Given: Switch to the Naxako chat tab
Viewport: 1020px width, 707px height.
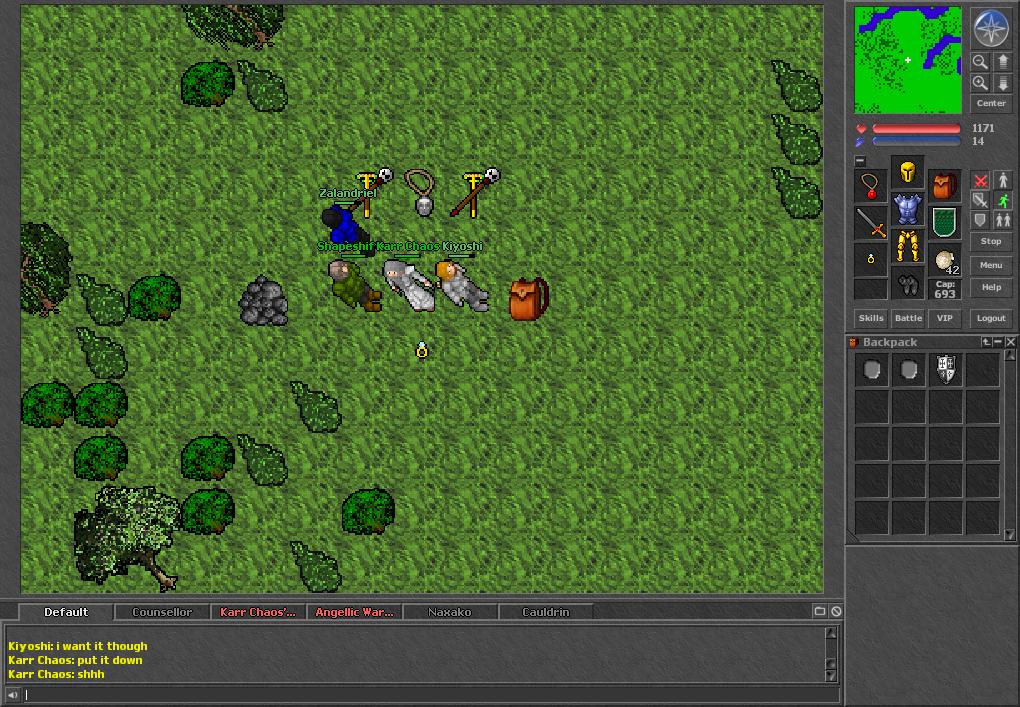Looking at the screenshot, I should click(x=449, y=612).
